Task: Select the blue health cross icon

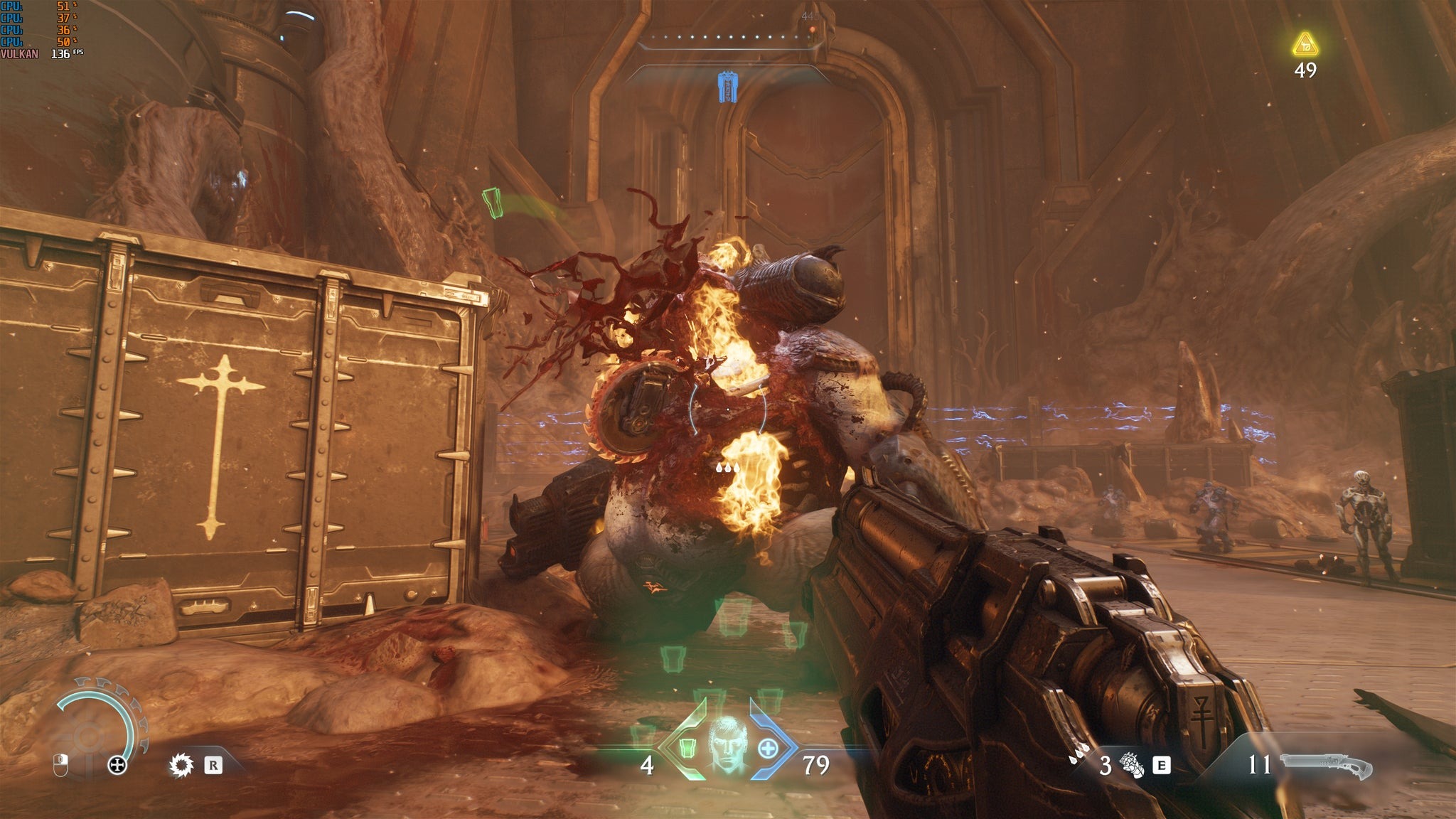Action: click(x=768, y=749)
